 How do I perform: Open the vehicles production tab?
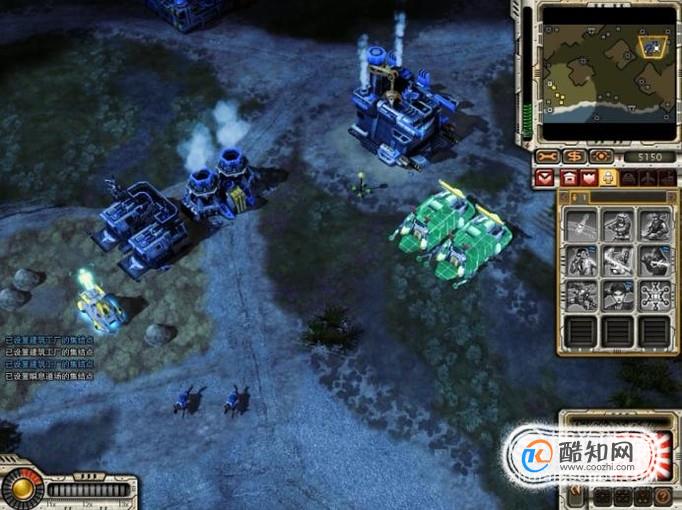[632, 178]
